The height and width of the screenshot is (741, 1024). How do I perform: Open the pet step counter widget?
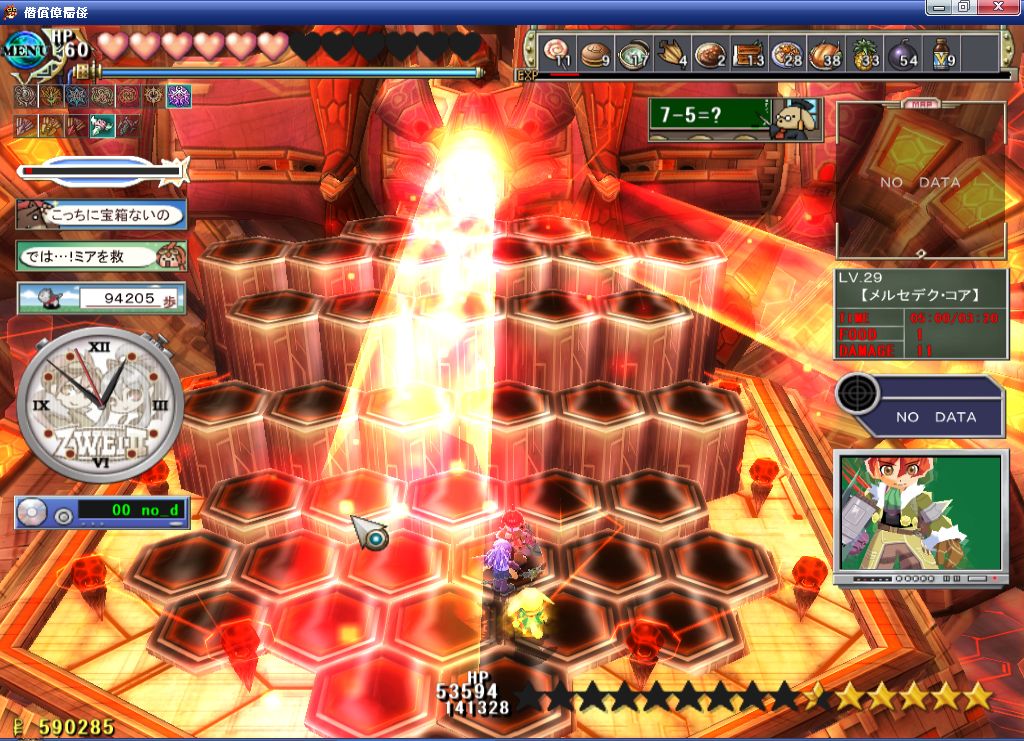coord(100,297)
